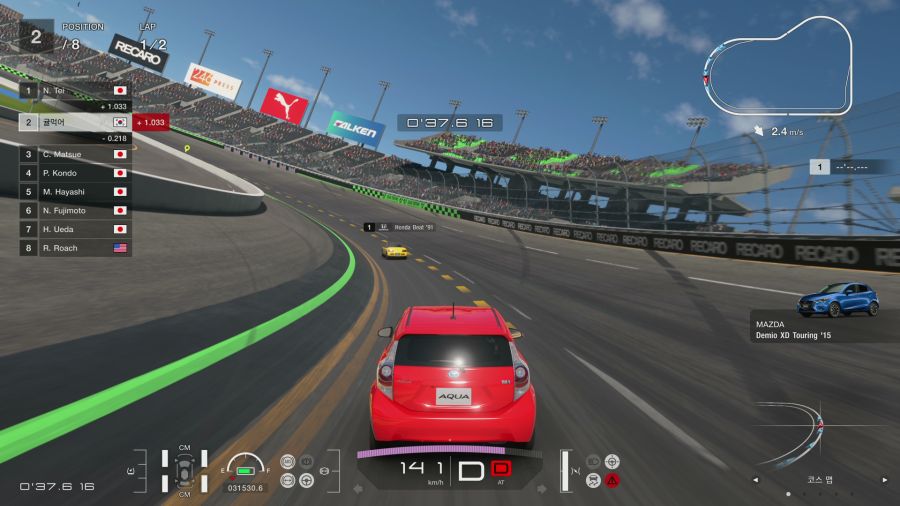Pick N. Fujimoto from the leaderboard

tap(75, 210)
